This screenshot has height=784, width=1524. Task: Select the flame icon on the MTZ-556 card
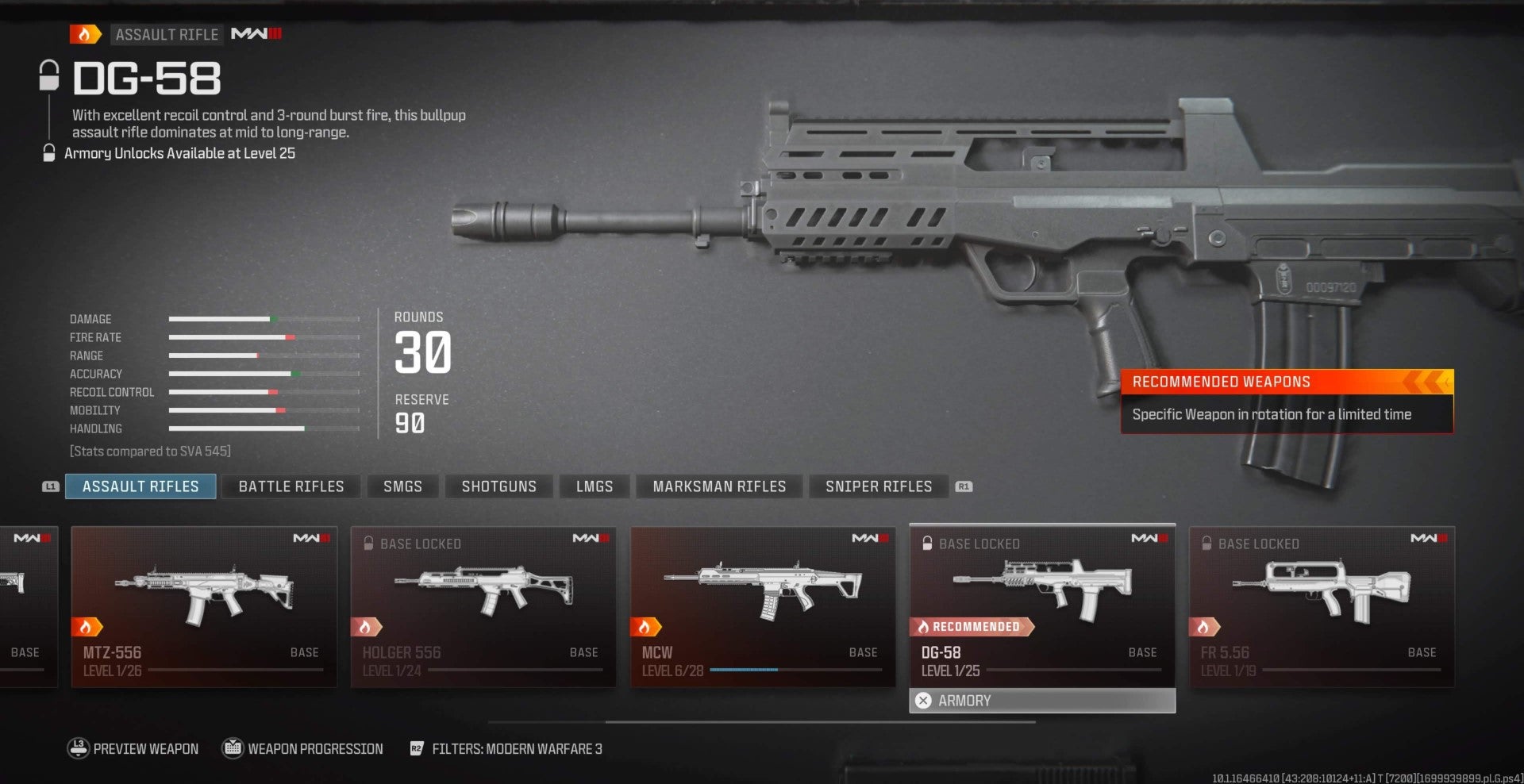pyautogui.click(x=87, y=626)
